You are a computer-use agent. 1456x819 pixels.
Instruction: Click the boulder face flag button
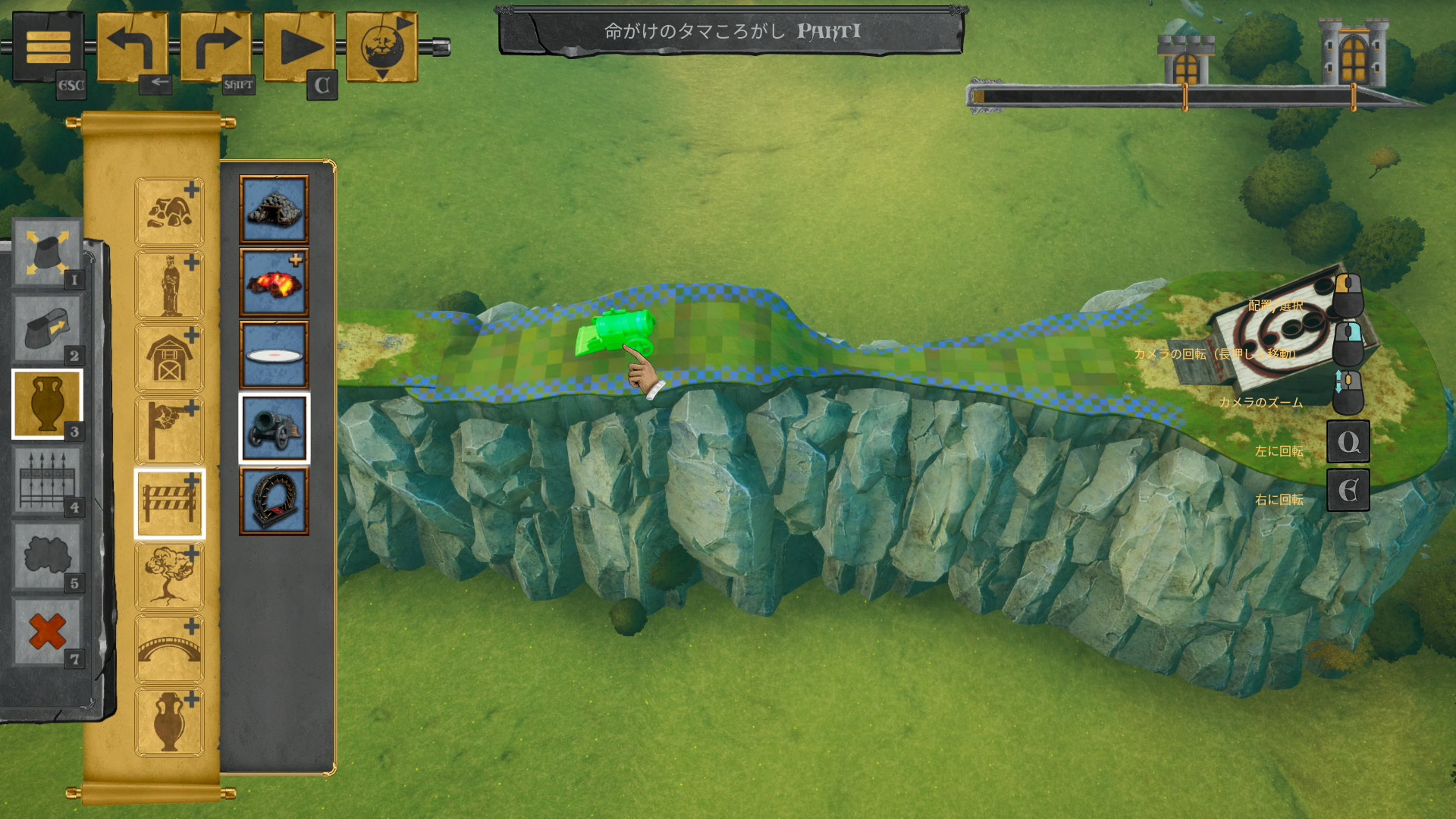coord(382,47)
